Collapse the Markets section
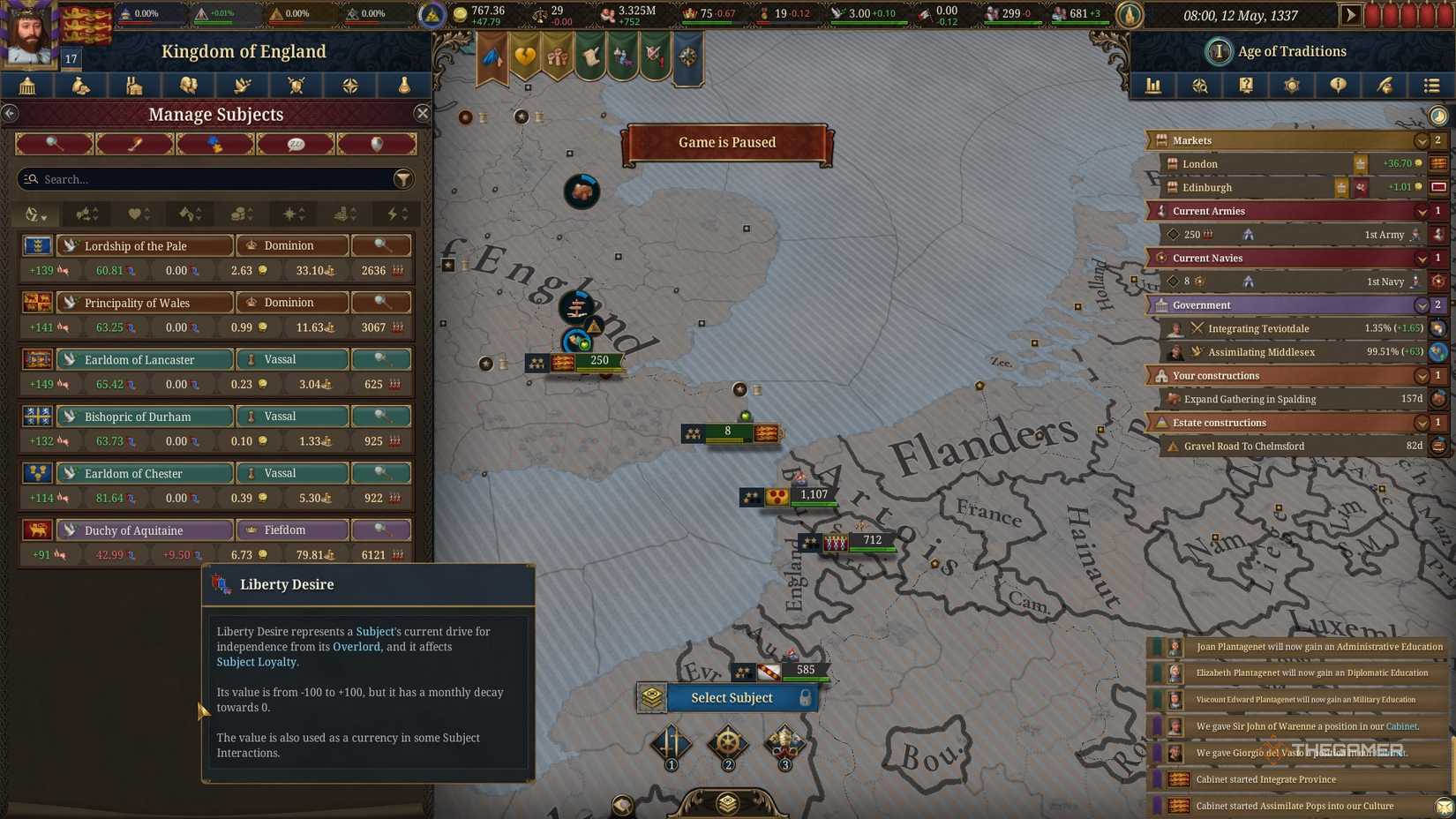The width and height of the screenshot is (1456, 819). (x=1421, y=140)
